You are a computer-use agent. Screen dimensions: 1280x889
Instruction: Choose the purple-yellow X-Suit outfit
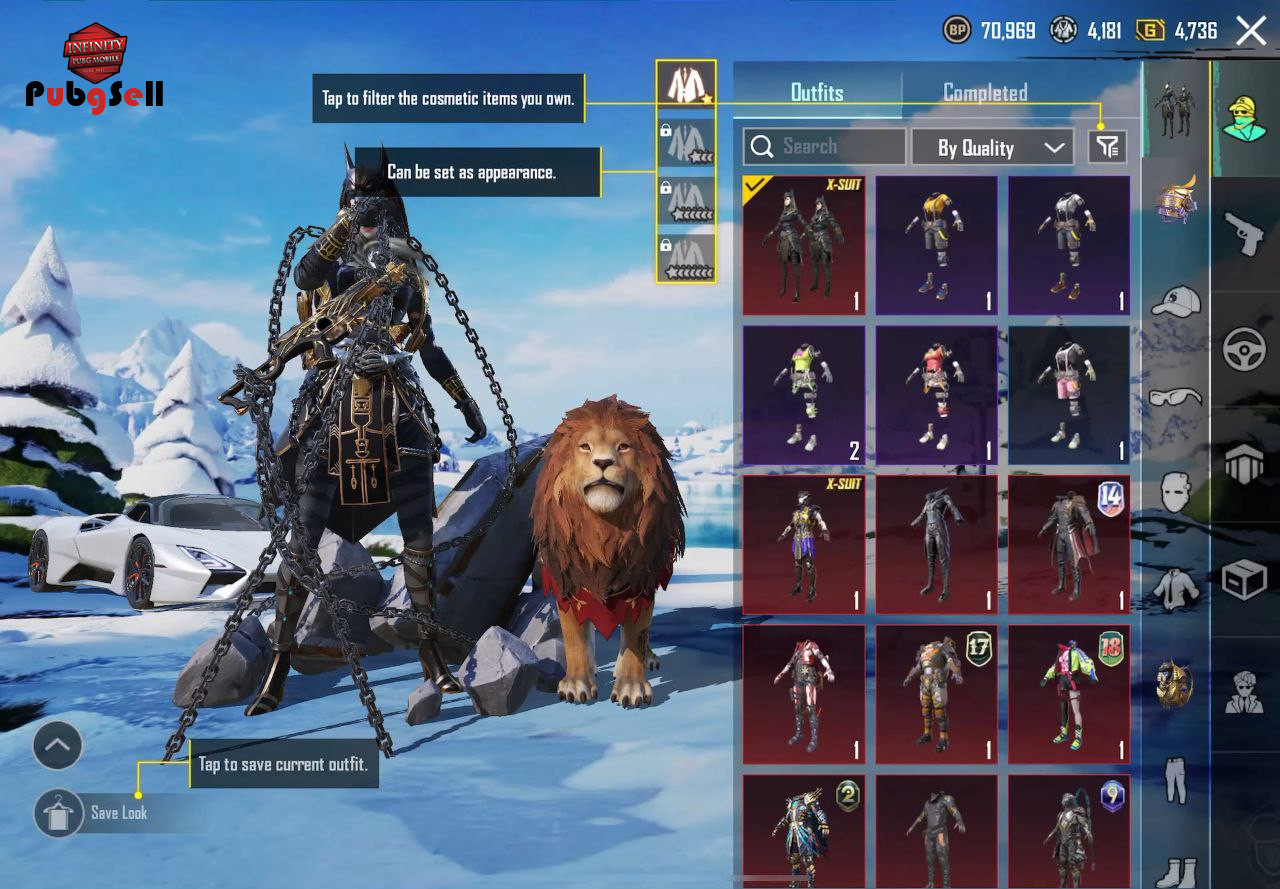point(804,545)
